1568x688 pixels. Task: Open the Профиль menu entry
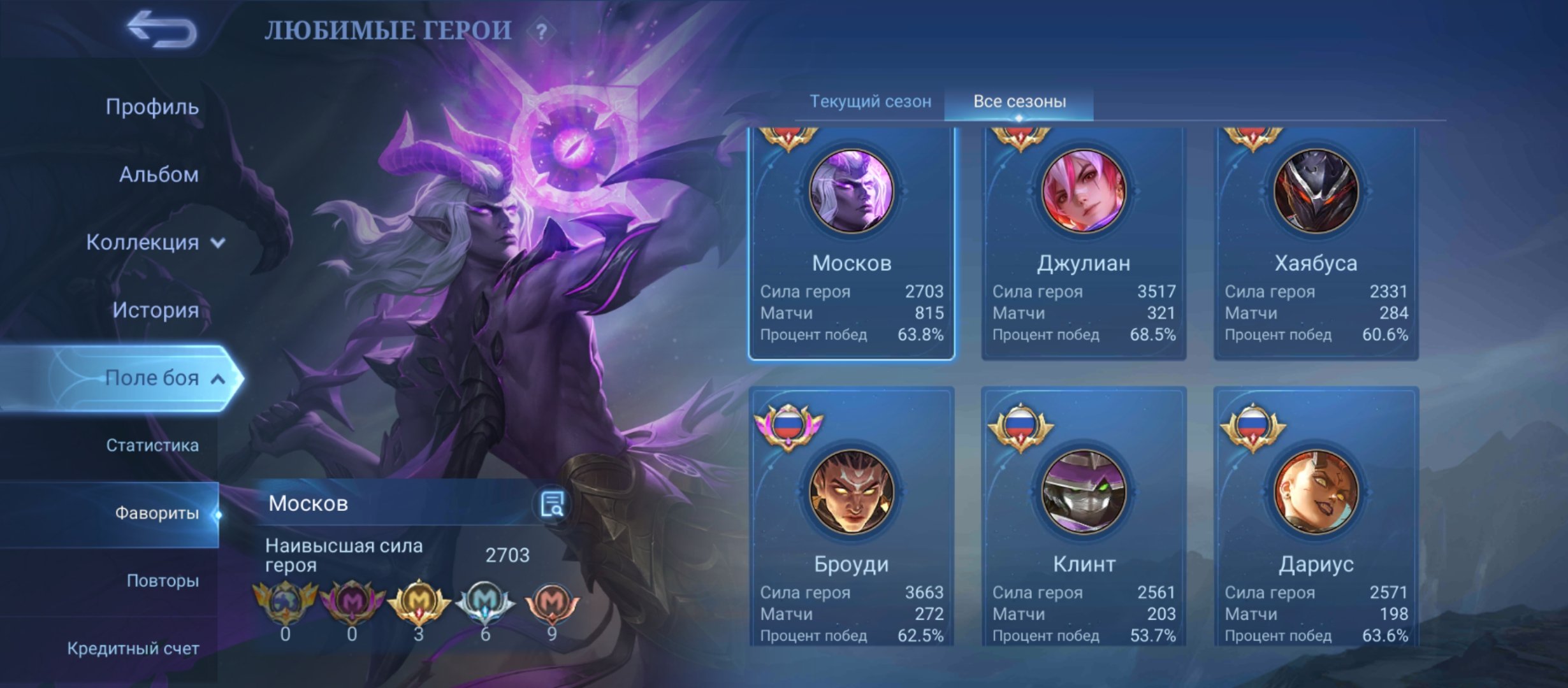pos(152,106)
